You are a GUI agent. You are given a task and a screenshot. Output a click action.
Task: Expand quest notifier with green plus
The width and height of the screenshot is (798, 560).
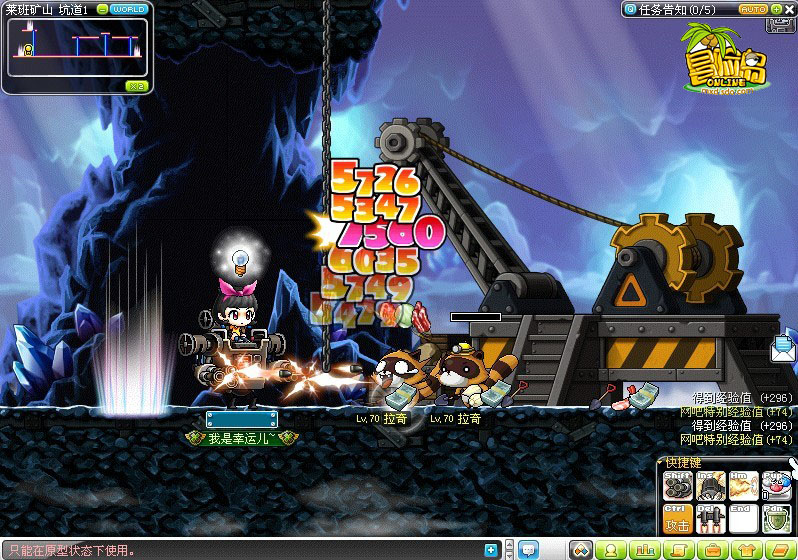(776, 9)
